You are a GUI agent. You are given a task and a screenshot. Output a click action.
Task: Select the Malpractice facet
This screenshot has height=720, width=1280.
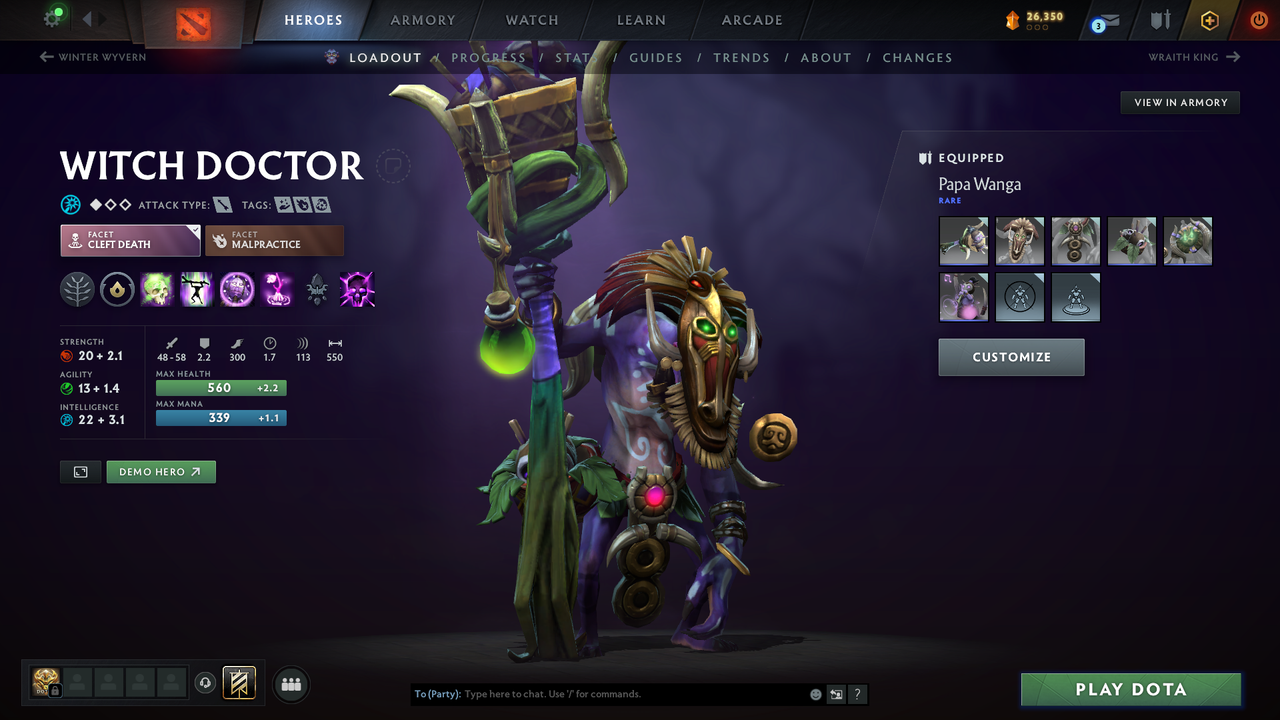(274, 240)
